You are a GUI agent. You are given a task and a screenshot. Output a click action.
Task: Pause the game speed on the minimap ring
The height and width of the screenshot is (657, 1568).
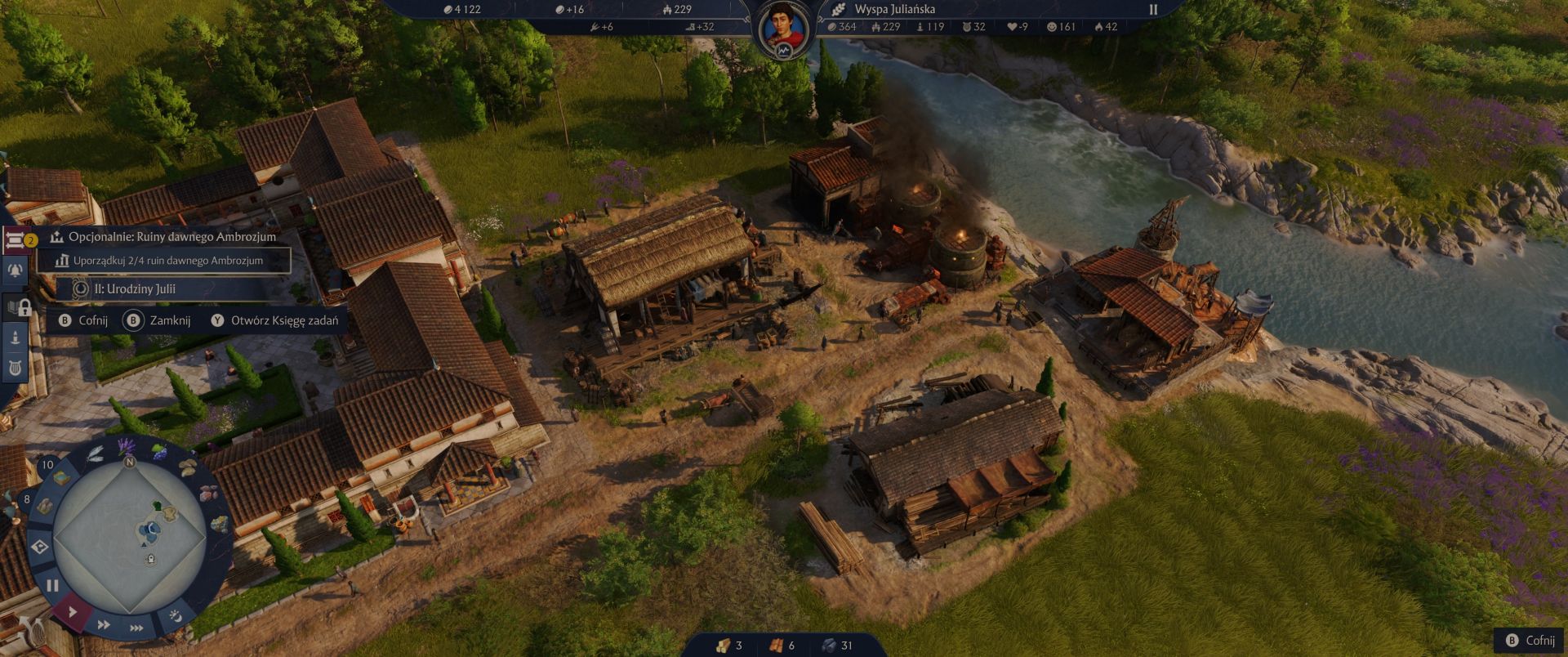(52, 585)
